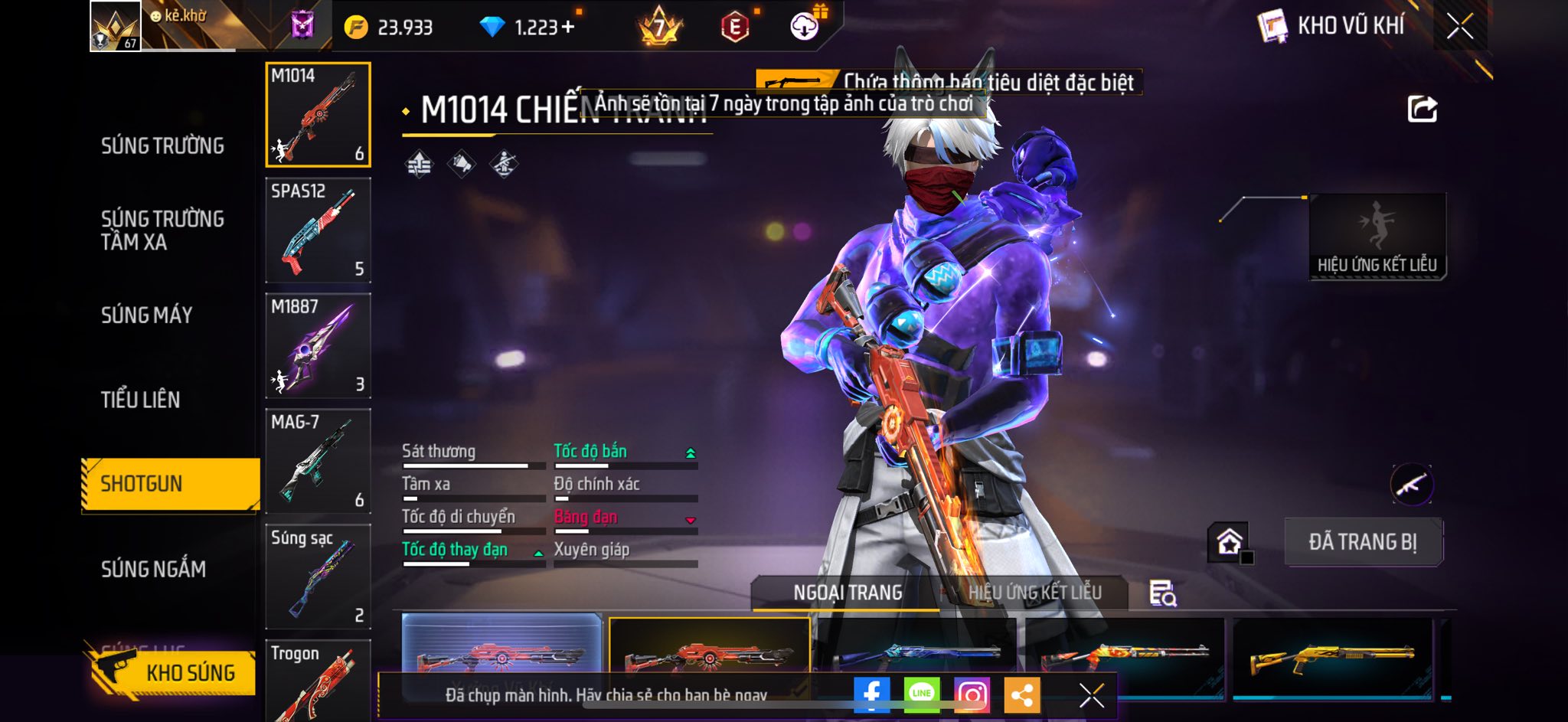
Task: Select the SÚNG NGẮM category
Action: (x=153, y=568)
